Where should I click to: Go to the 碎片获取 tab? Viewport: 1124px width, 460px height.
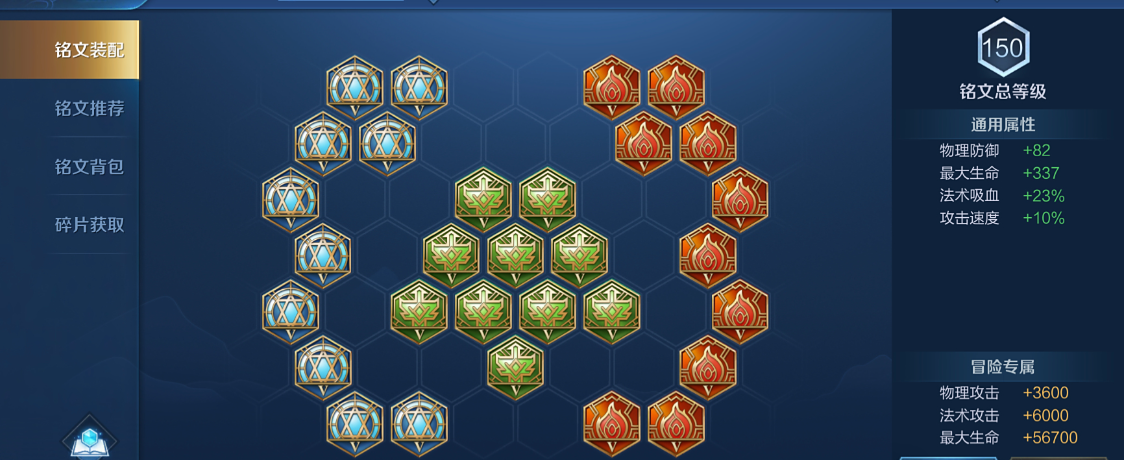tap(89, 224)
